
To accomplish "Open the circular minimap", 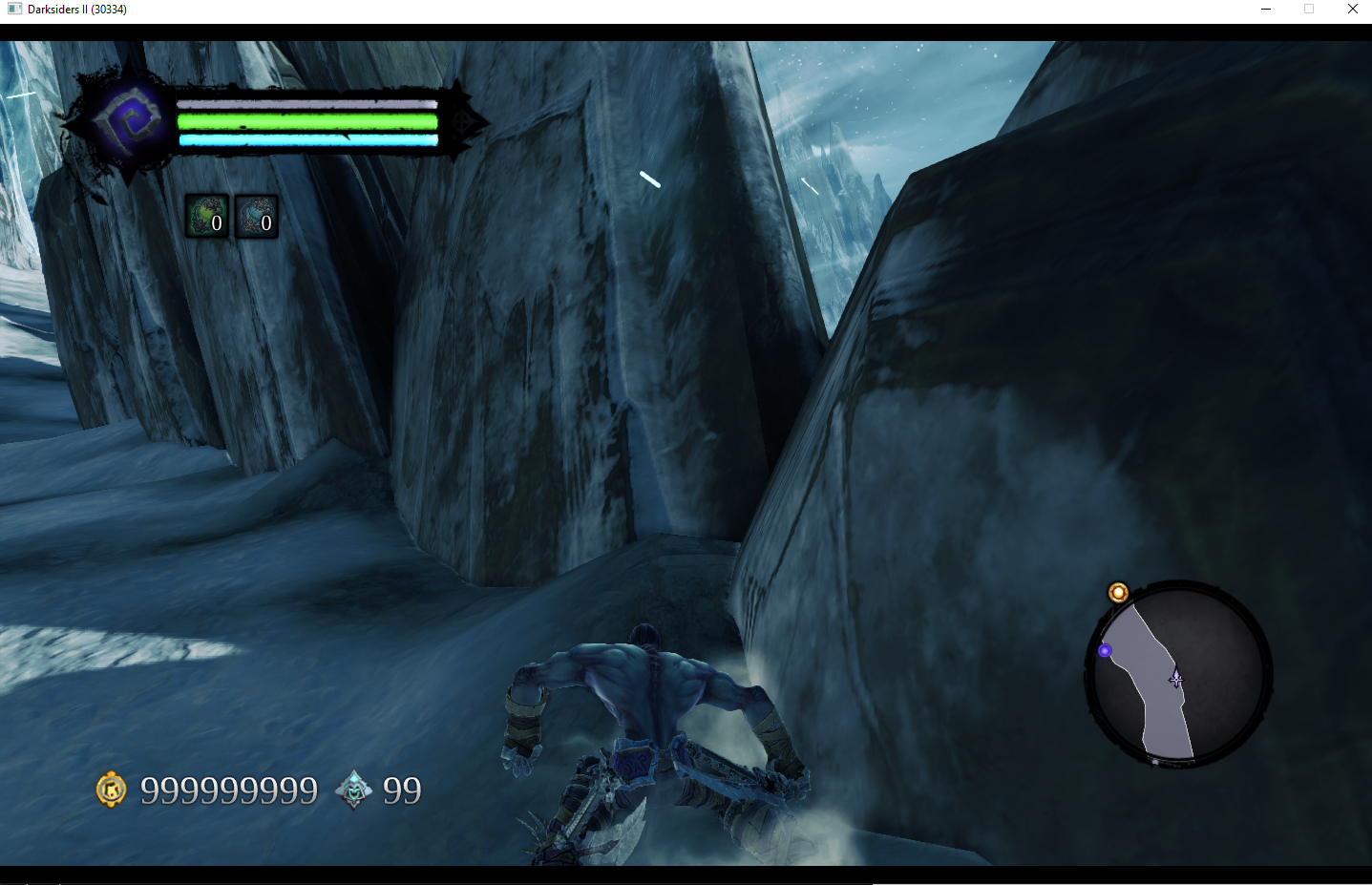I will click(1178, 673).
